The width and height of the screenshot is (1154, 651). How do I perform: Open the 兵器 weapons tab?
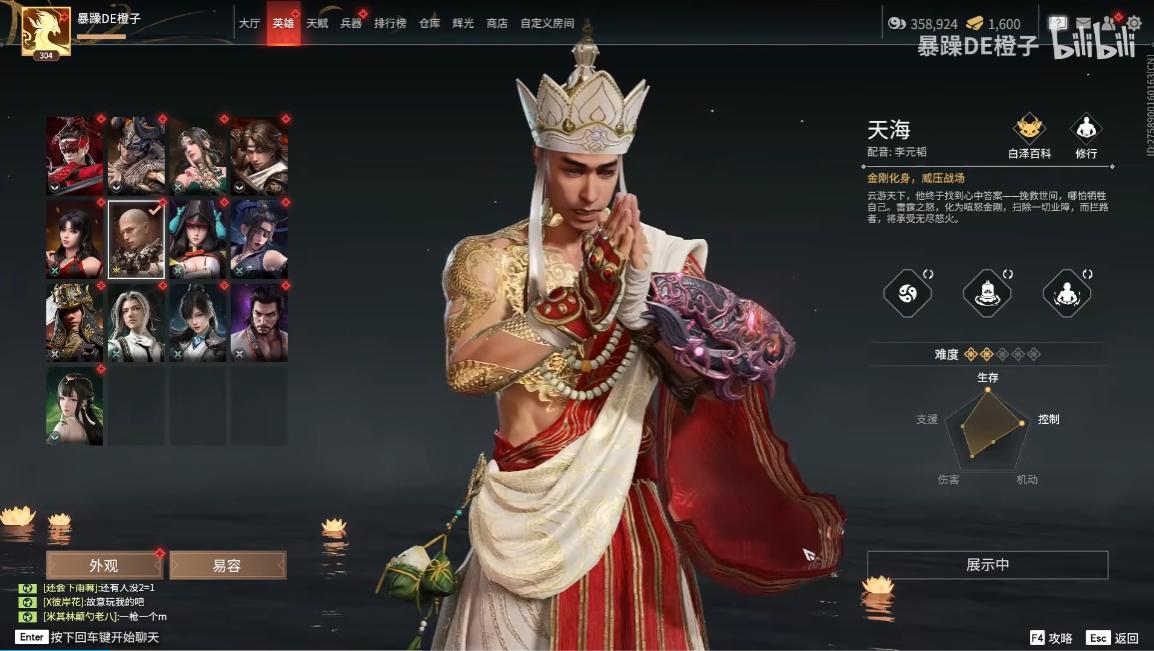click(x=351, y=24)
